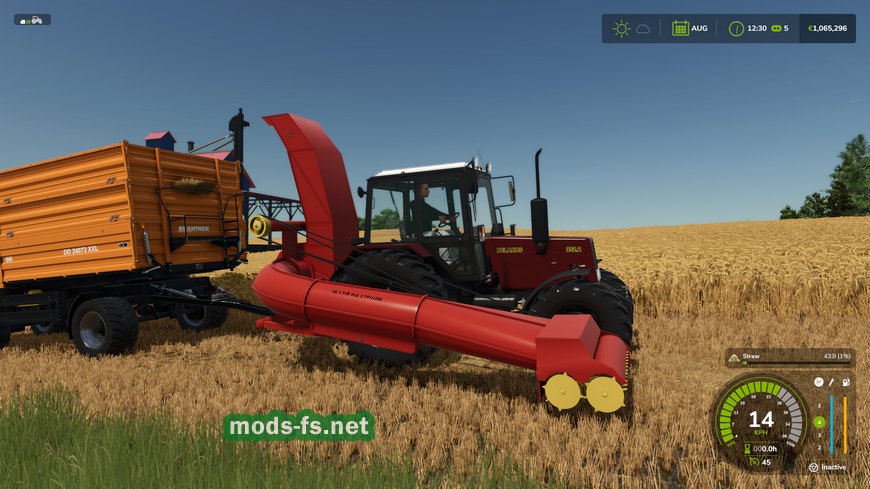Click the green time-scale fast-forward icon
The image size is (870, 489).
click(775, 28)
